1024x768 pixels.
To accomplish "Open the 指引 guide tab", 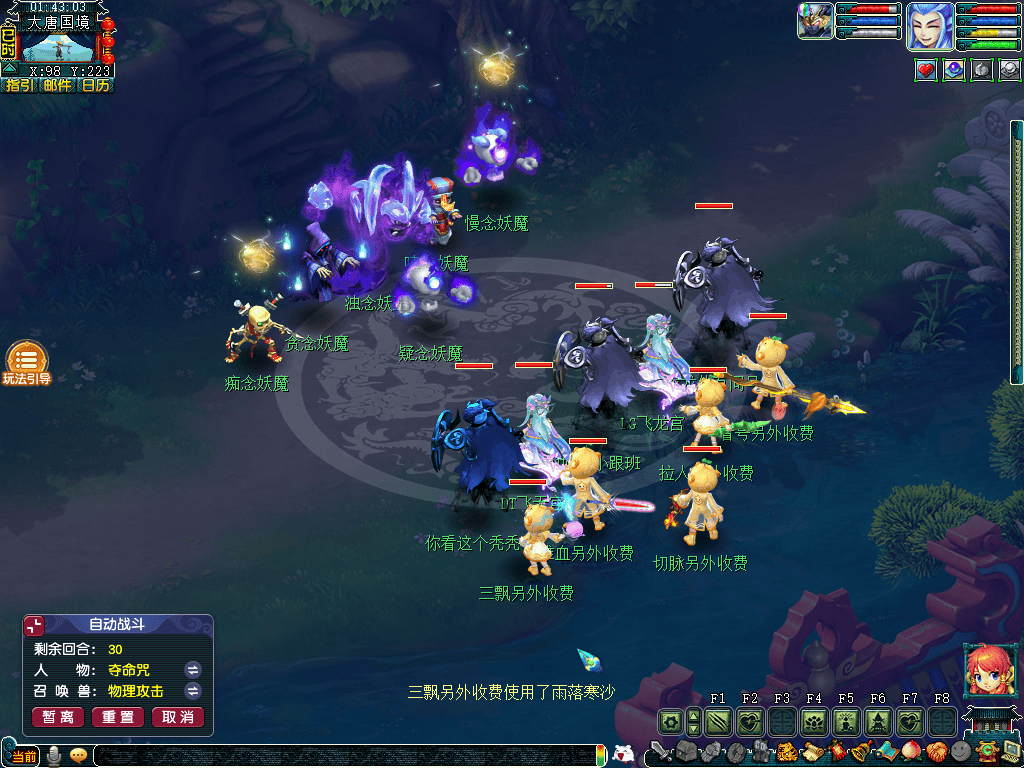I will 18,86.
